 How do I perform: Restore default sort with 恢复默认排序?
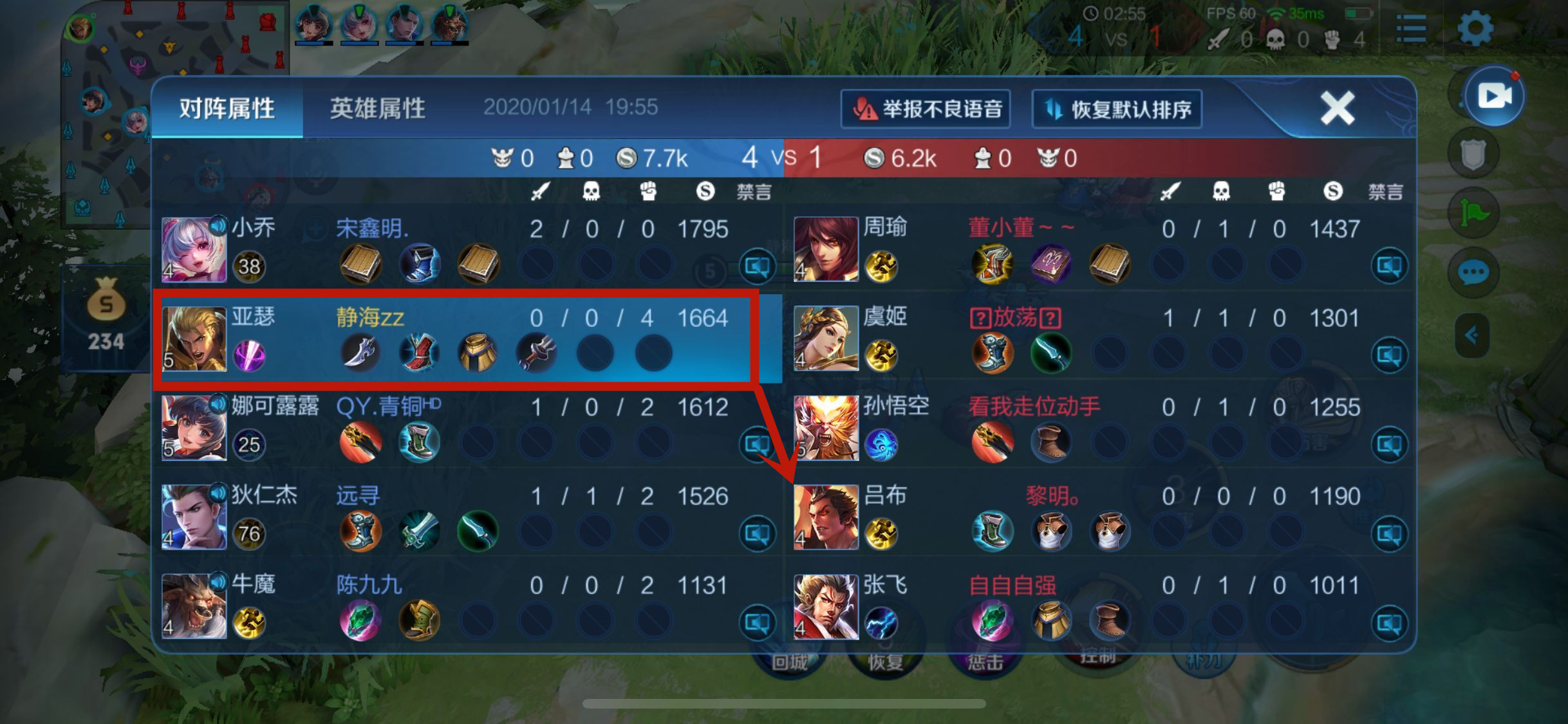(x=1117, y=109)
